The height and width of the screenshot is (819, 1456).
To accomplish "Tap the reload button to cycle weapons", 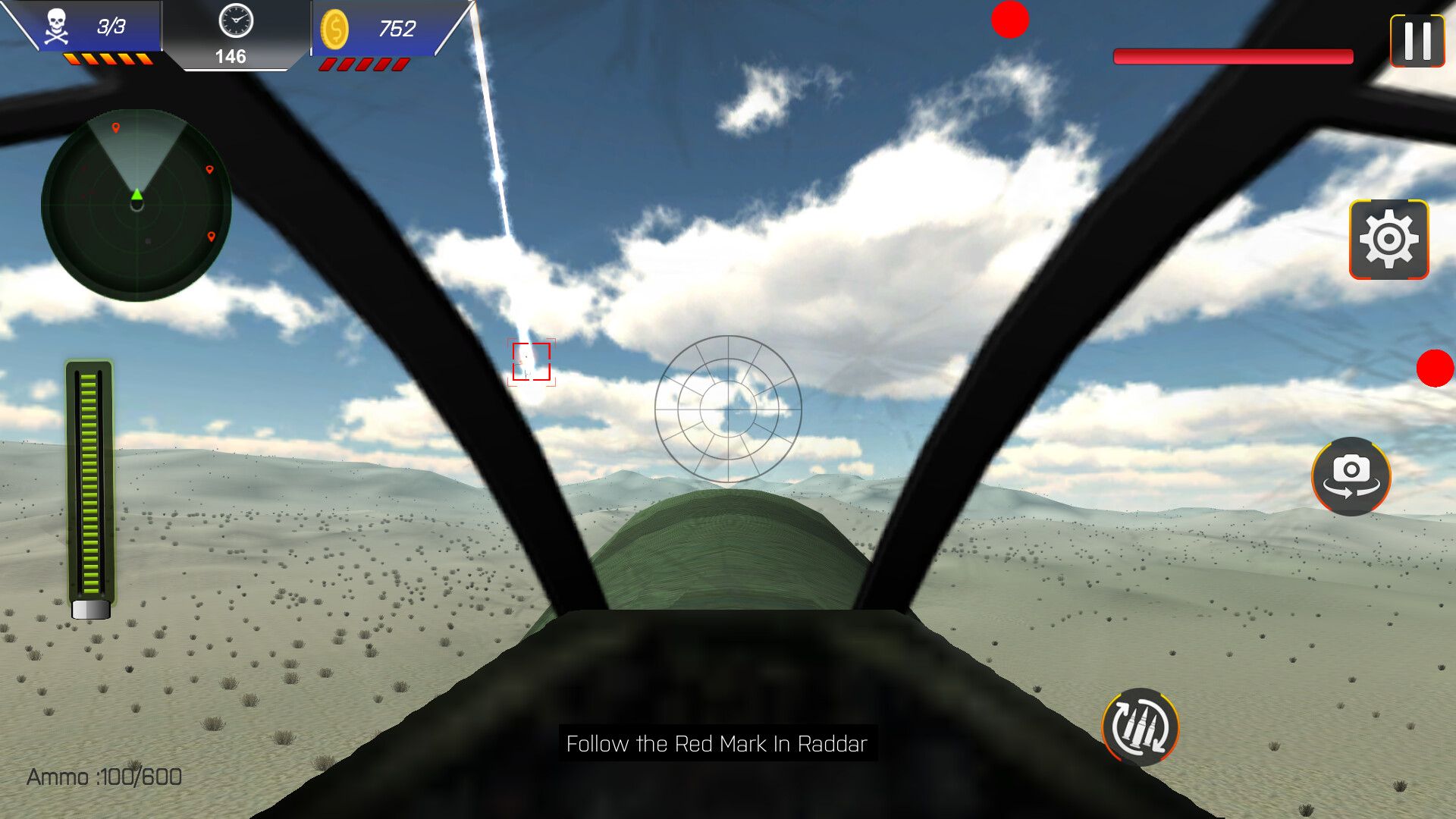I will coord(1139,728).
